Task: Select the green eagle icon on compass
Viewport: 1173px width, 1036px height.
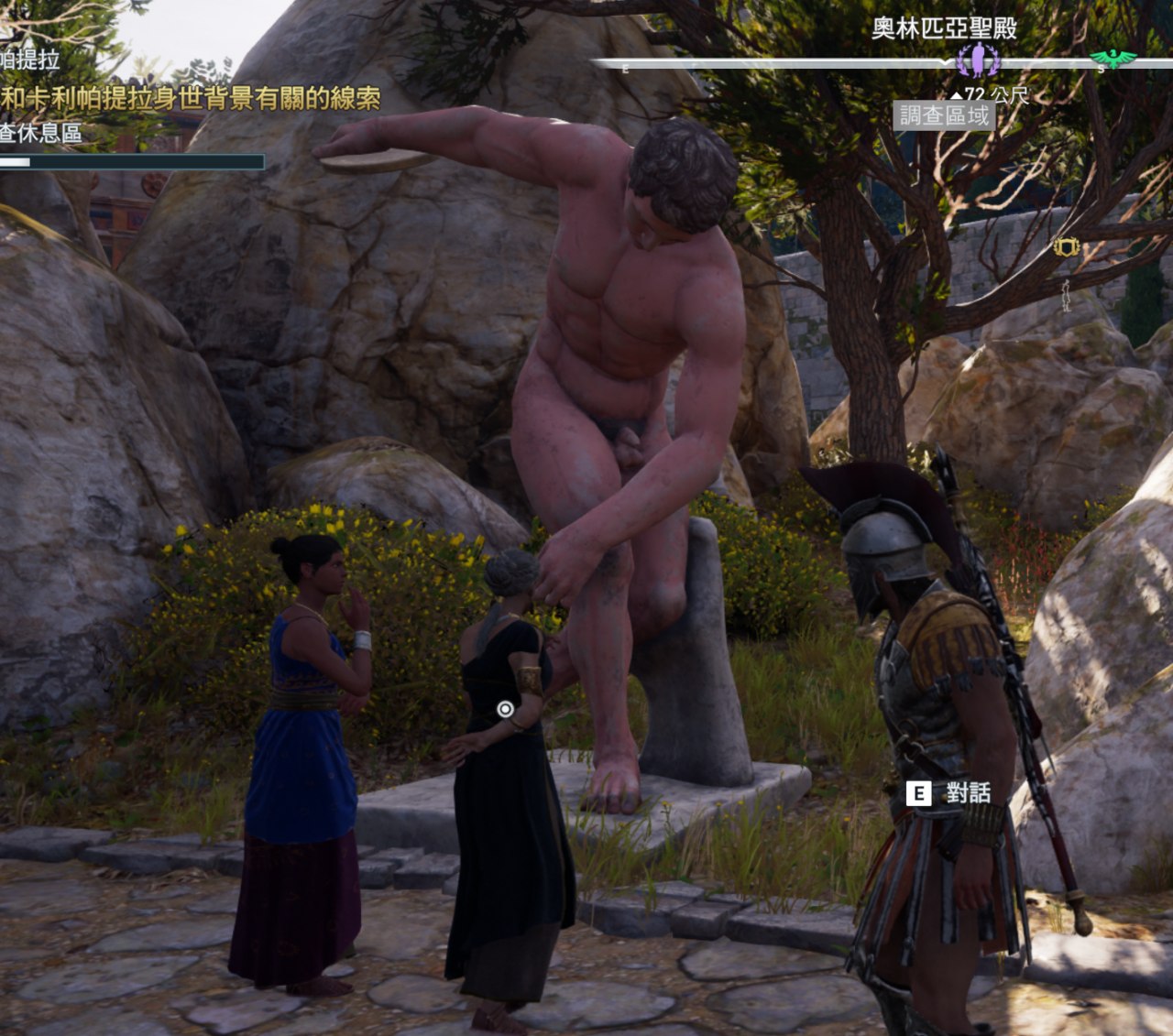Action: pos(1113,60)
